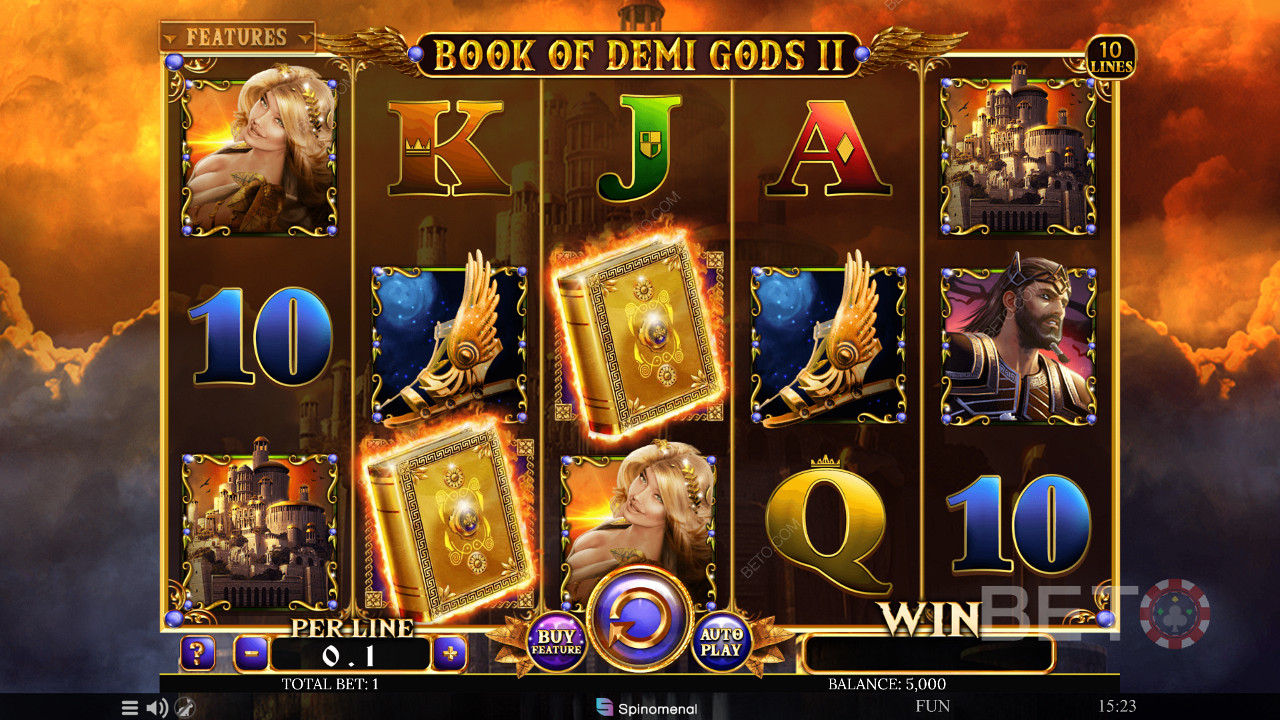This screenshot has width=1280, height=720.
Task: Increase the per line bet
Action: point(450,655)
